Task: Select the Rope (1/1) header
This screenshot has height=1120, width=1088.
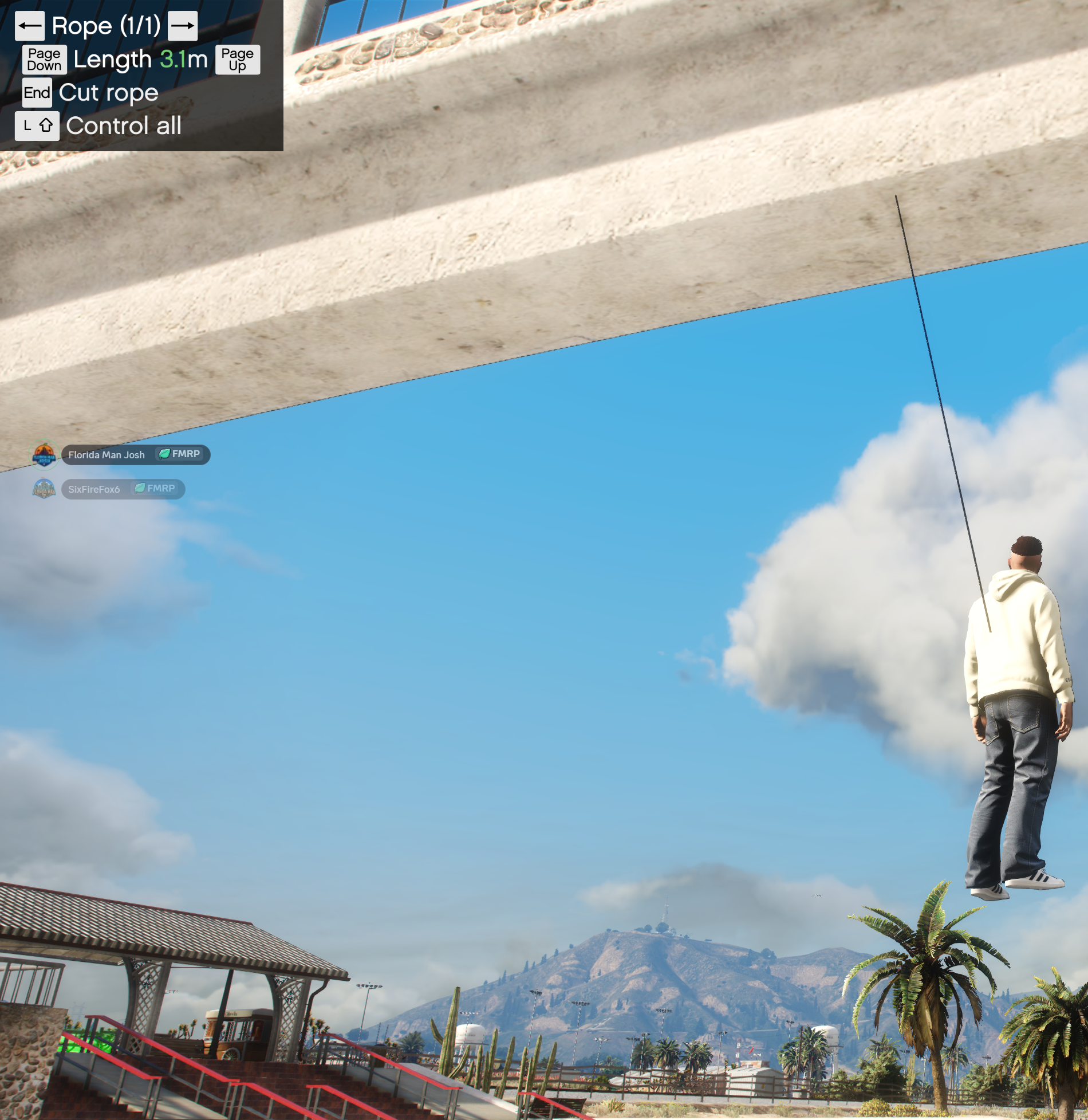Action: [108, 26]
